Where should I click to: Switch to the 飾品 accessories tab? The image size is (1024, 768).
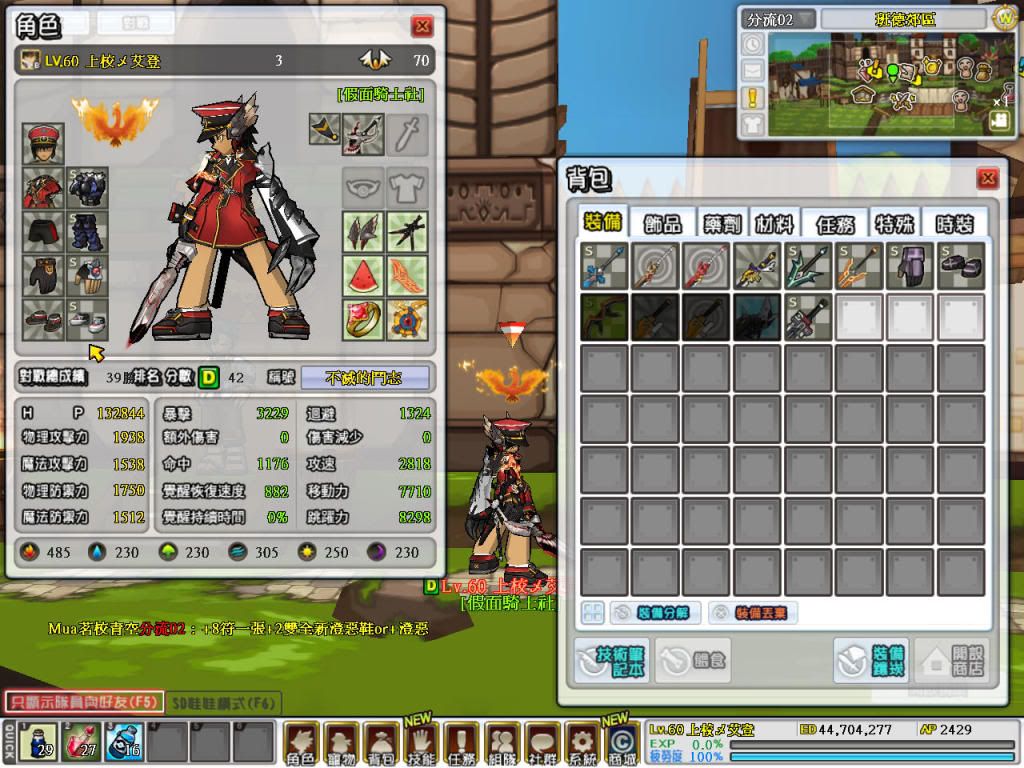662,224
